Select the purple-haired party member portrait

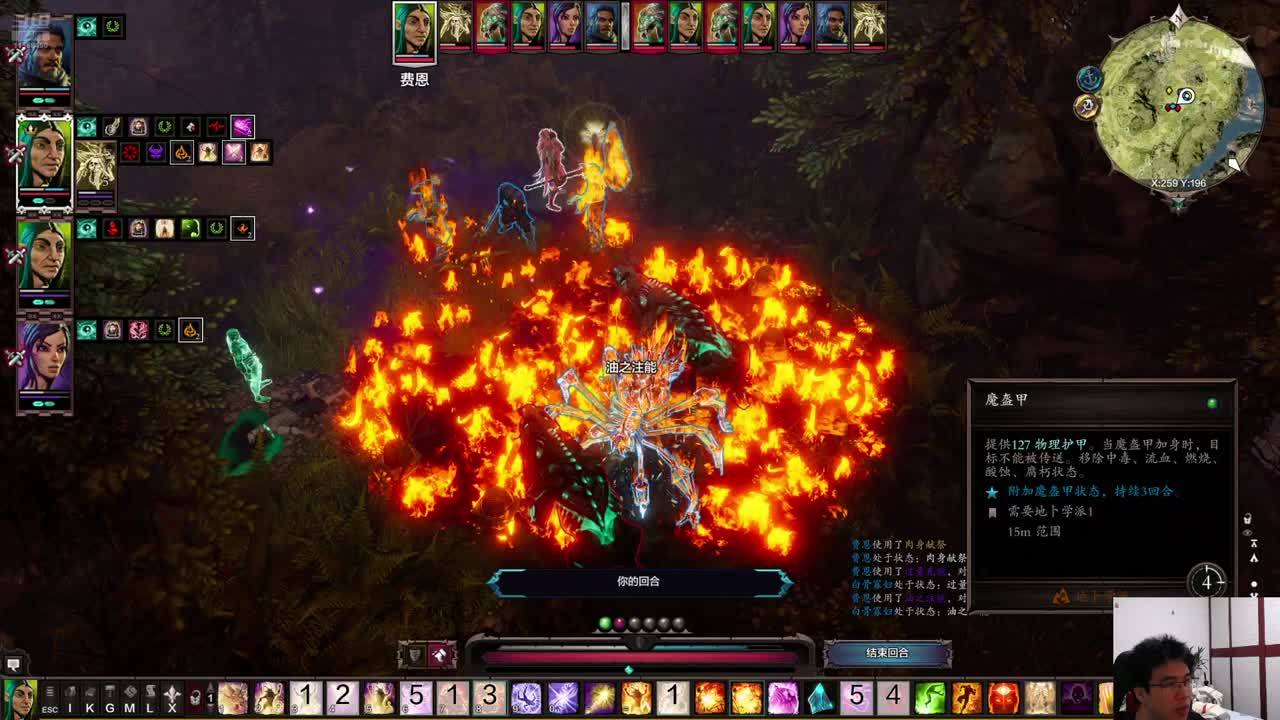(x=44, y=357)
